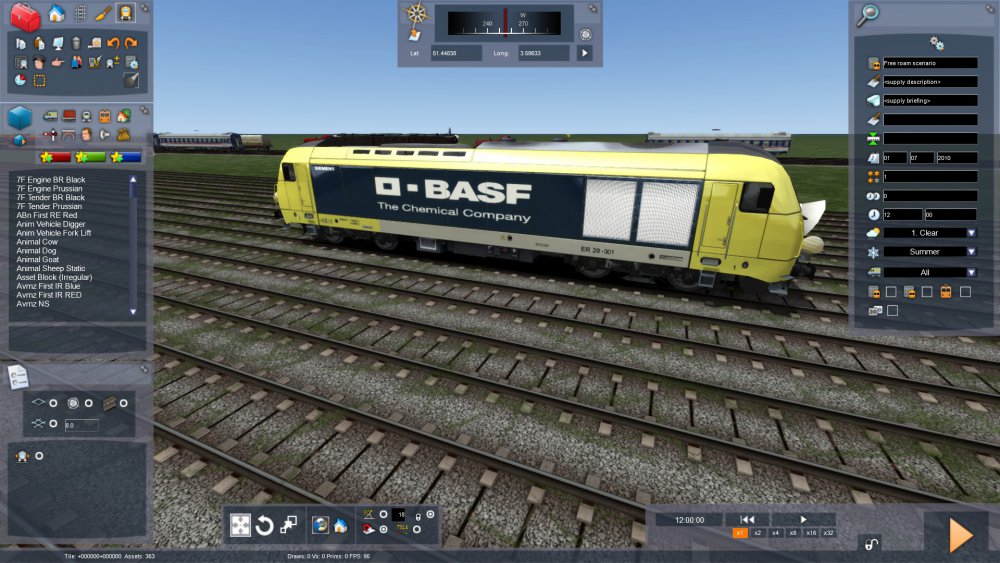Click the blue house icon in top toolbar

click(56, 14)
